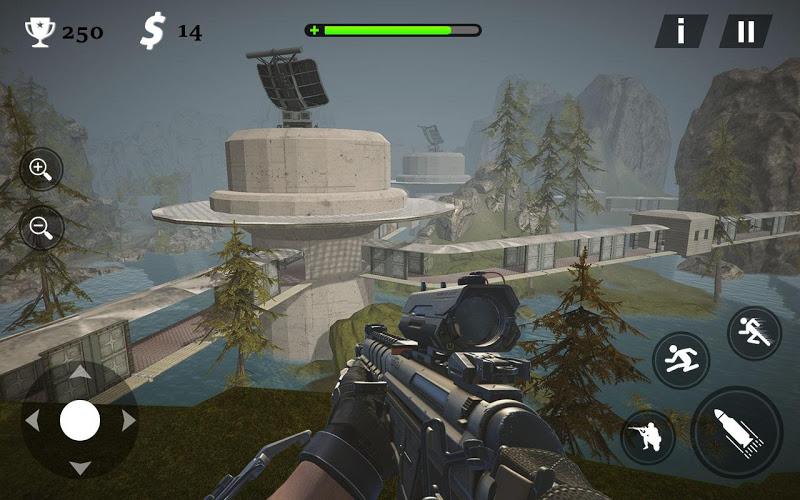The height and width of the screenshot is (500, 800).
Task: Strafe left with joystick left arrow
Action: click(x=33, y=421)
